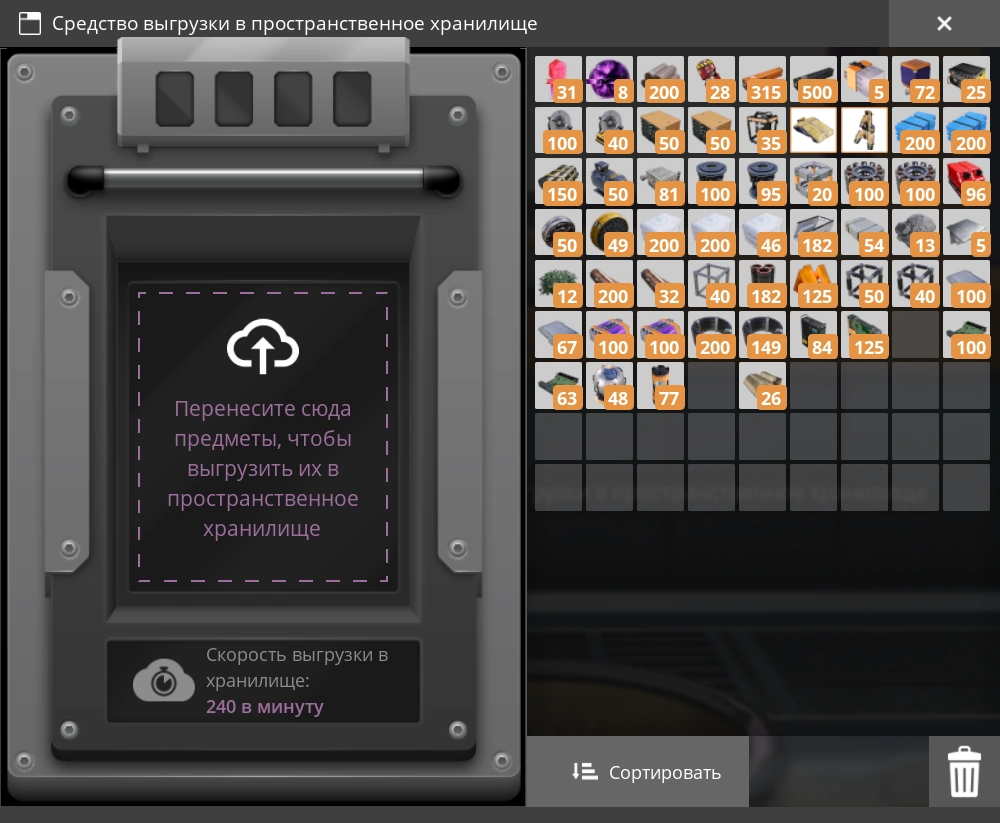The height and width of the screenshot is (823, 1000).
Task: Pick the heat sink stack of 81
Action: pyautogui.click(x=660, y=182)
